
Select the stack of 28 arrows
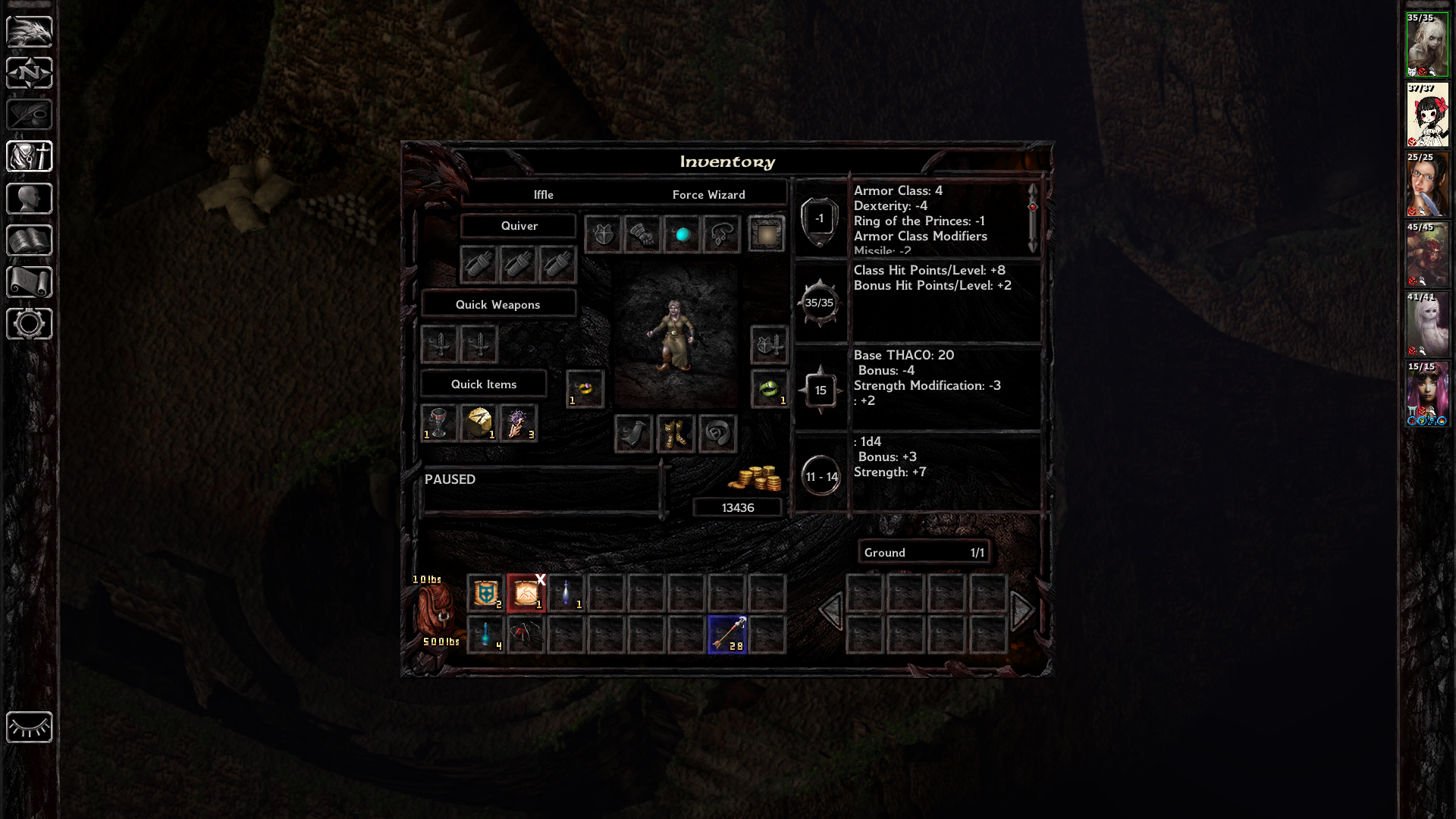click(x=727, y=634)
